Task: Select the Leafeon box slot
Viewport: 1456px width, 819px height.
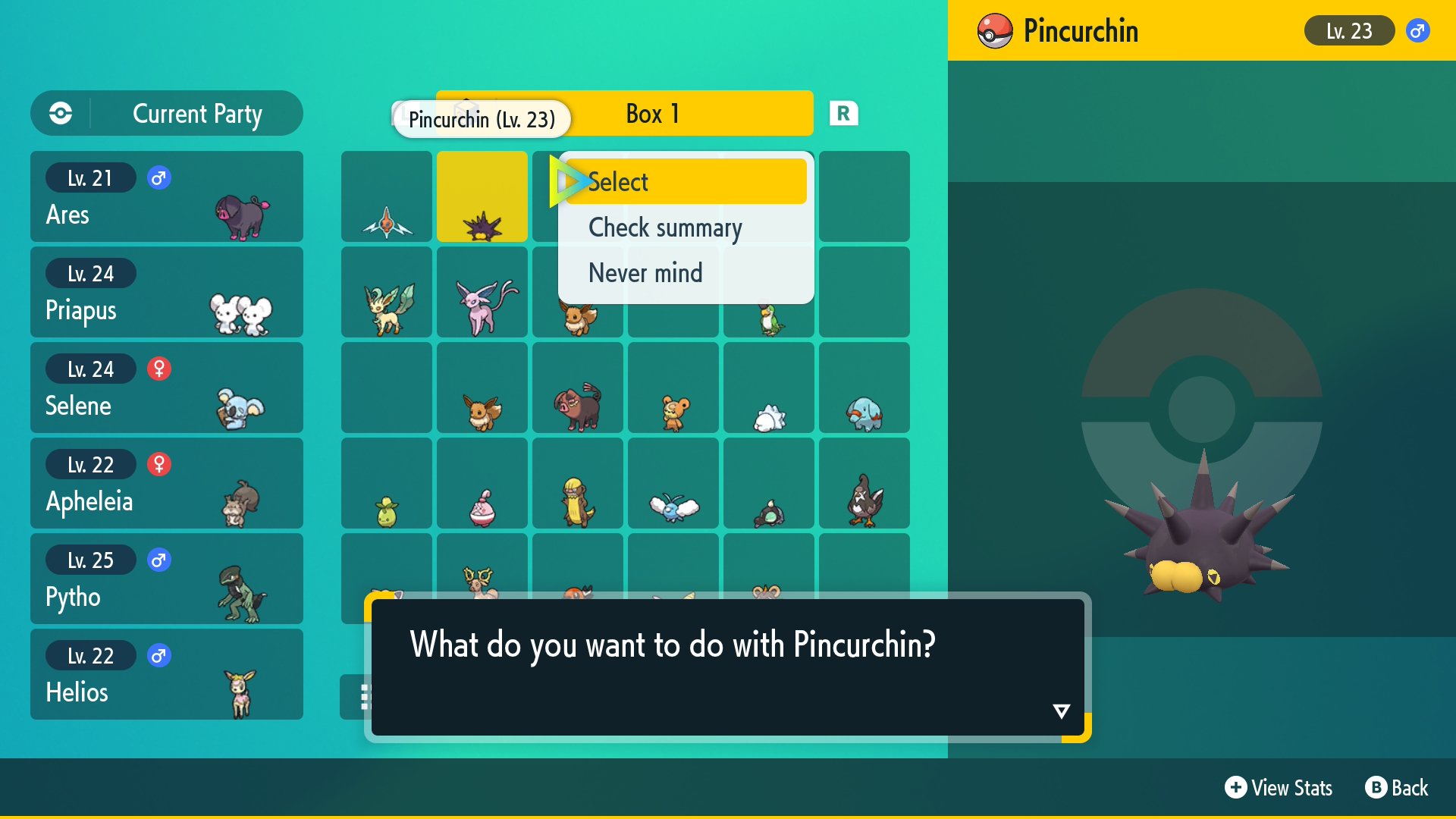Action: click(x=387, y=292)
